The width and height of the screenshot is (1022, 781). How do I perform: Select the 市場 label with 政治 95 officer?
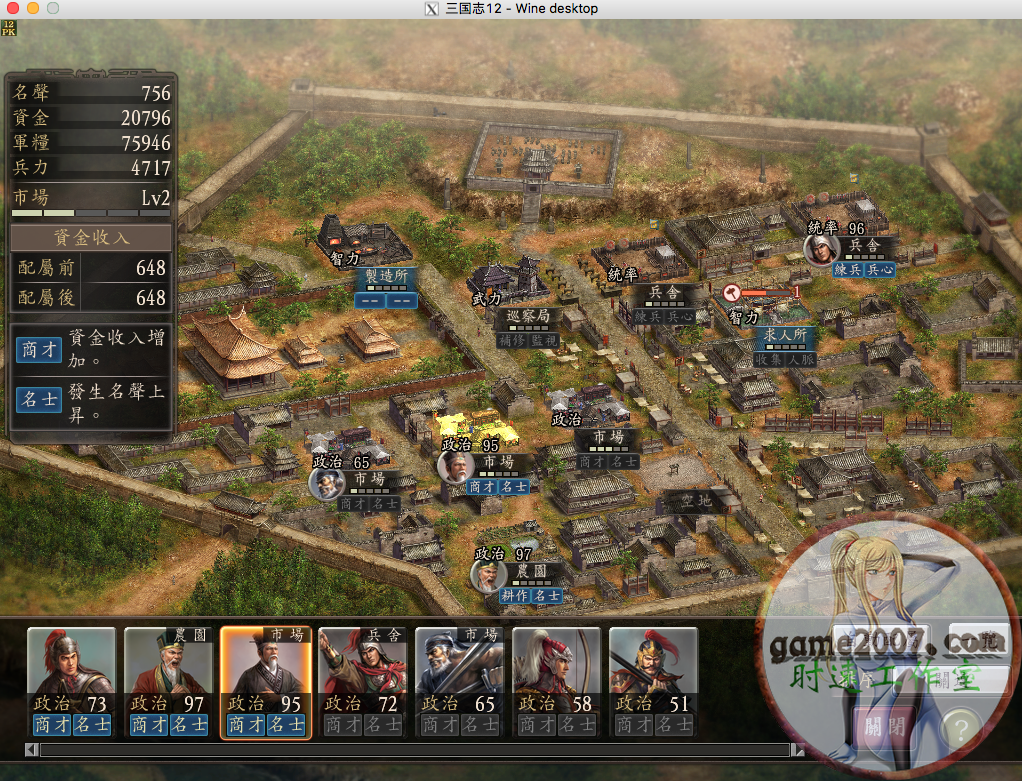[498, 463]
